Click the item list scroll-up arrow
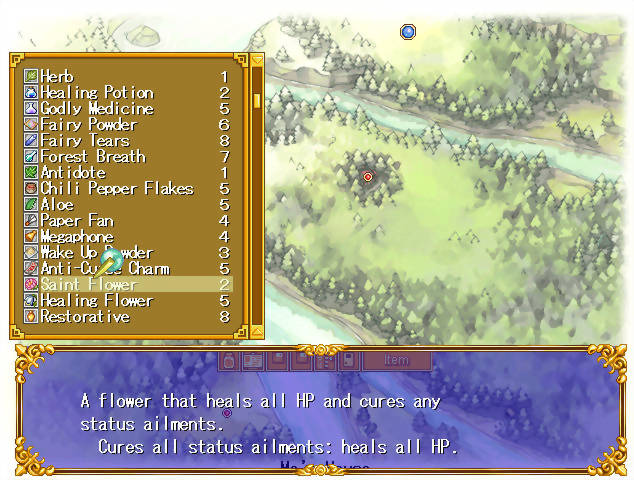The height and width of the screenshot is (480, 634). point(257,61)
